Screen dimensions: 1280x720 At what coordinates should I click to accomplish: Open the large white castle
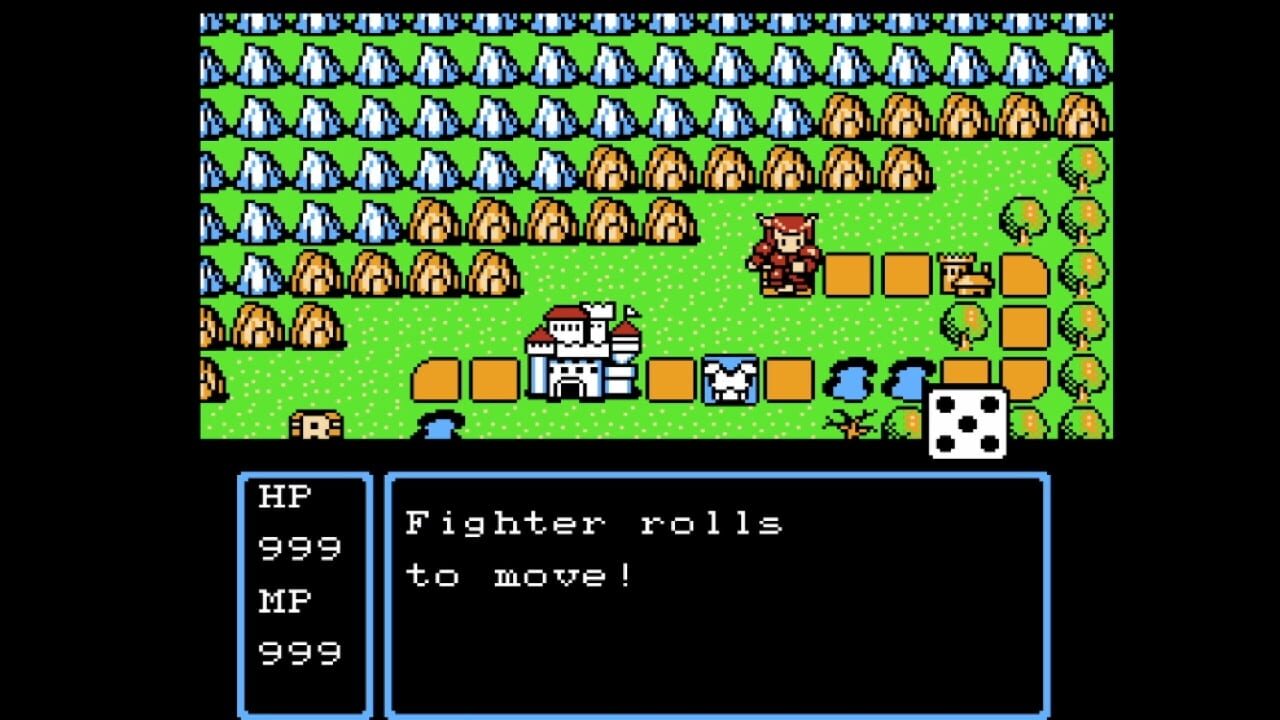580,355
